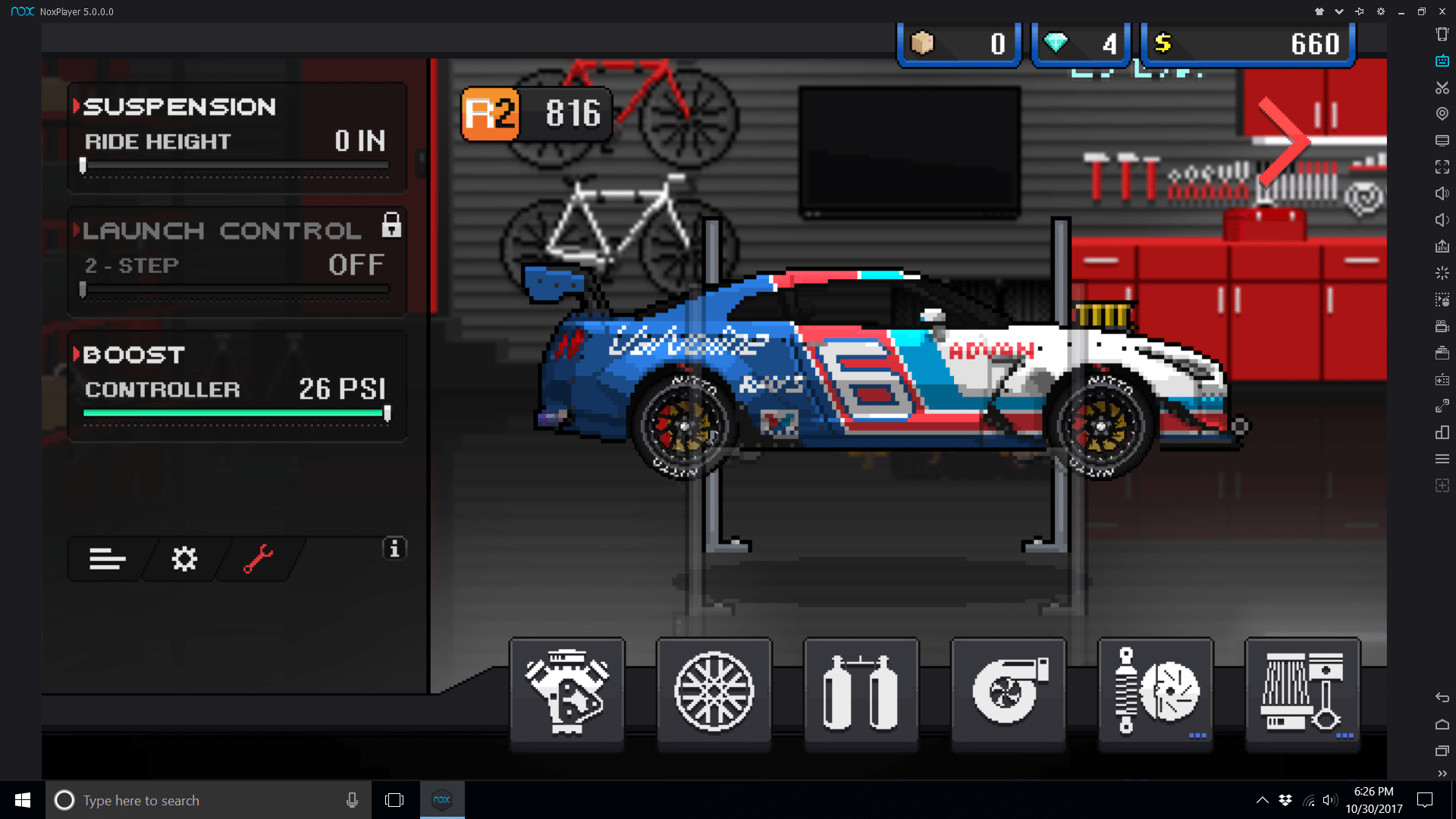Switch to the settings gear tab
This screenshot has width=1456, height=819.
tap(184, 560)
